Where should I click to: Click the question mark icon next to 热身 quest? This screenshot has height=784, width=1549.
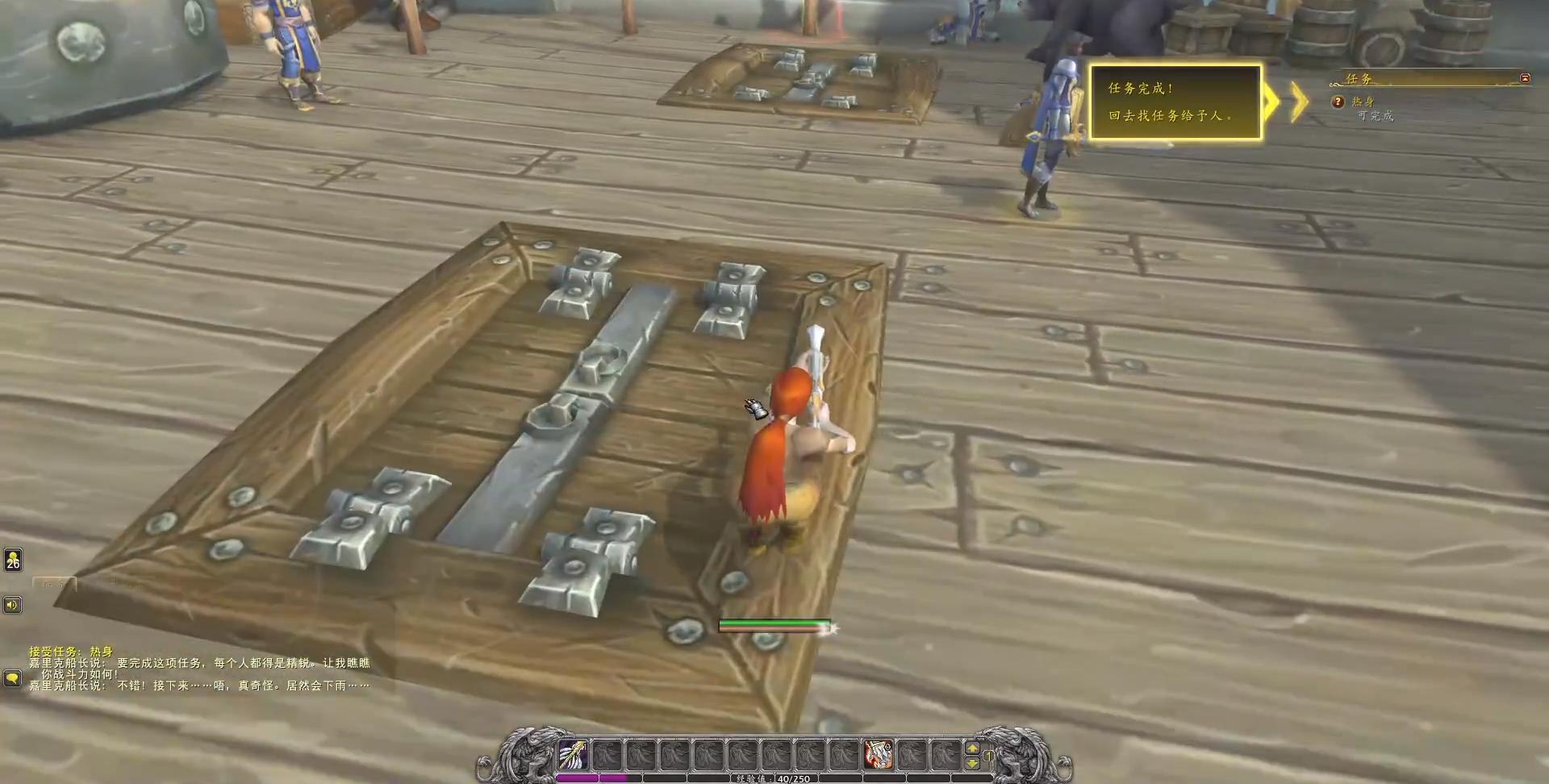pyautogui.click(x=1338, y=102)
